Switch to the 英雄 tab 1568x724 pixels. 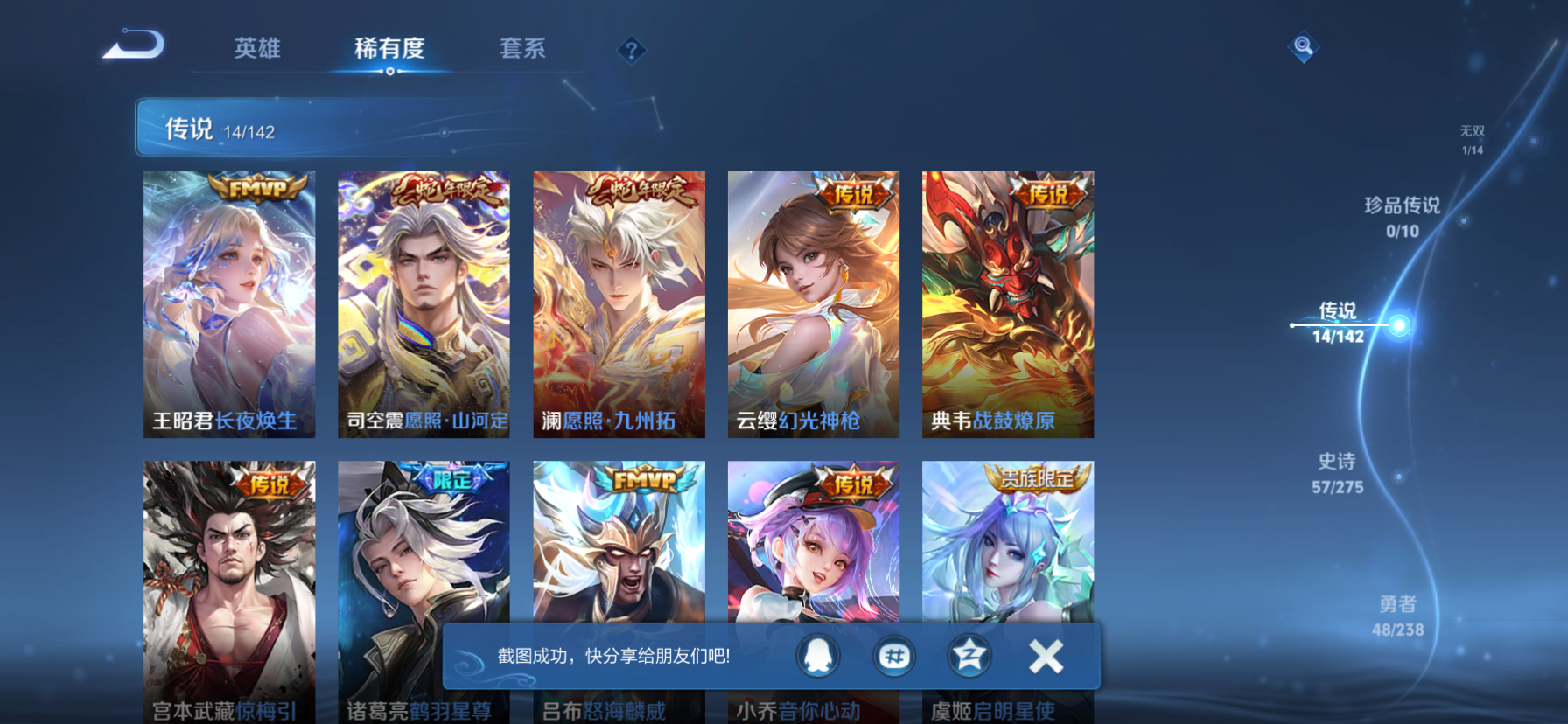(257, 50)
